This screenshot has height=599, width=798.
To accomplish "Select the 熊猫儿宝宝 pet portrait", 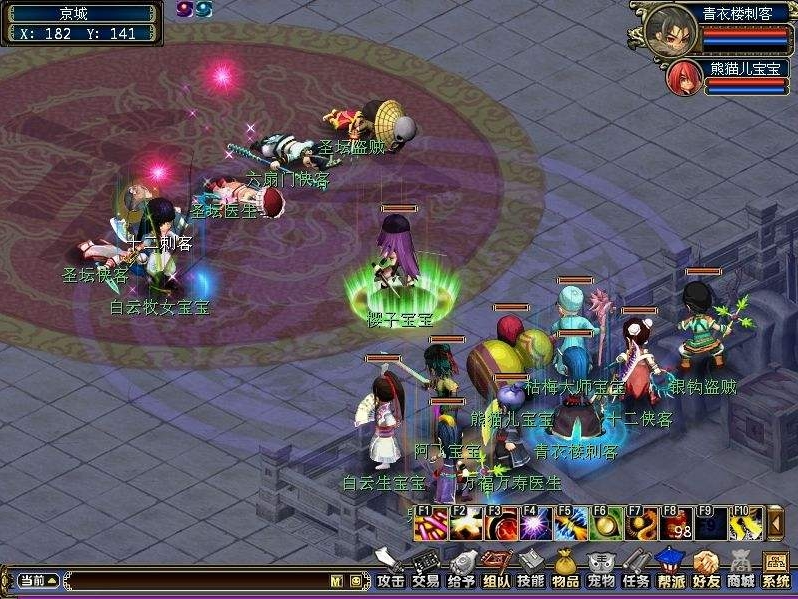I will pos(684,78).
